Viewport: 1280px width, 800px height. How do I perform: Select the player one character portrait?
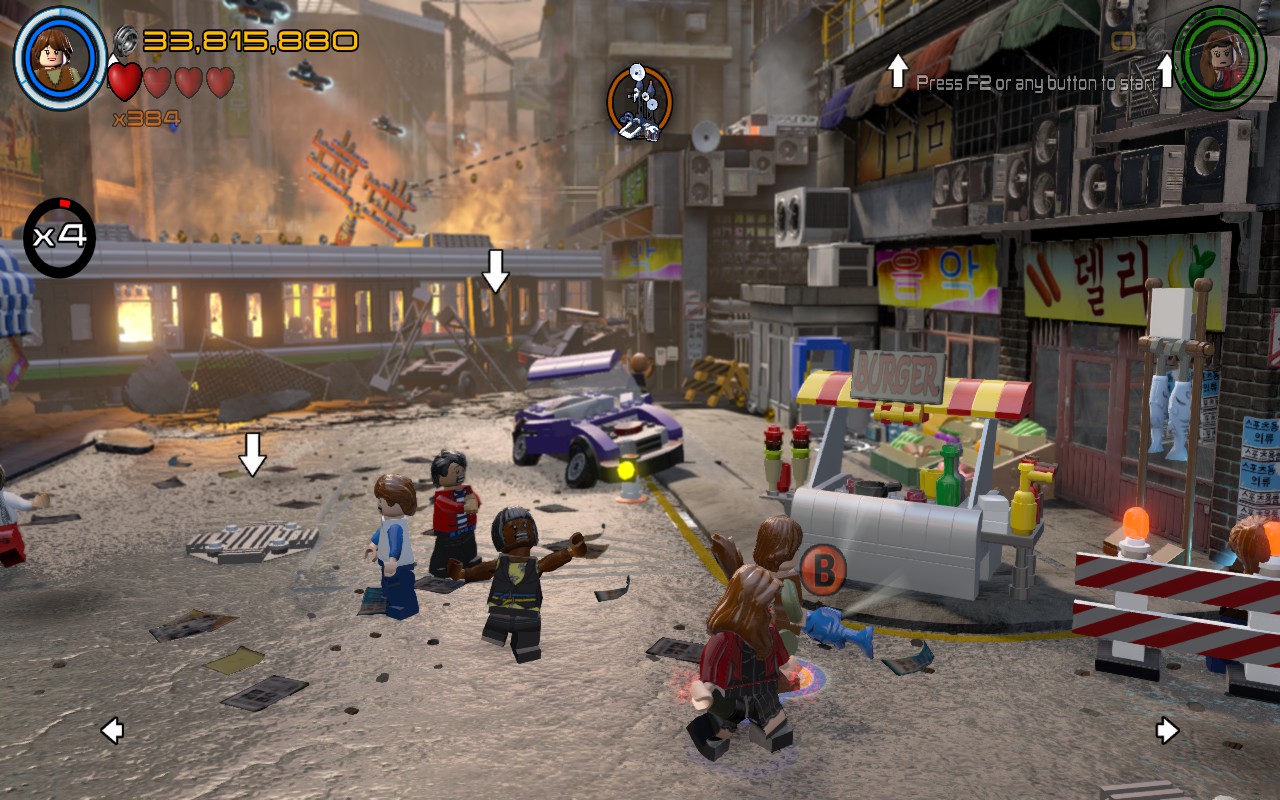point(60,56)
